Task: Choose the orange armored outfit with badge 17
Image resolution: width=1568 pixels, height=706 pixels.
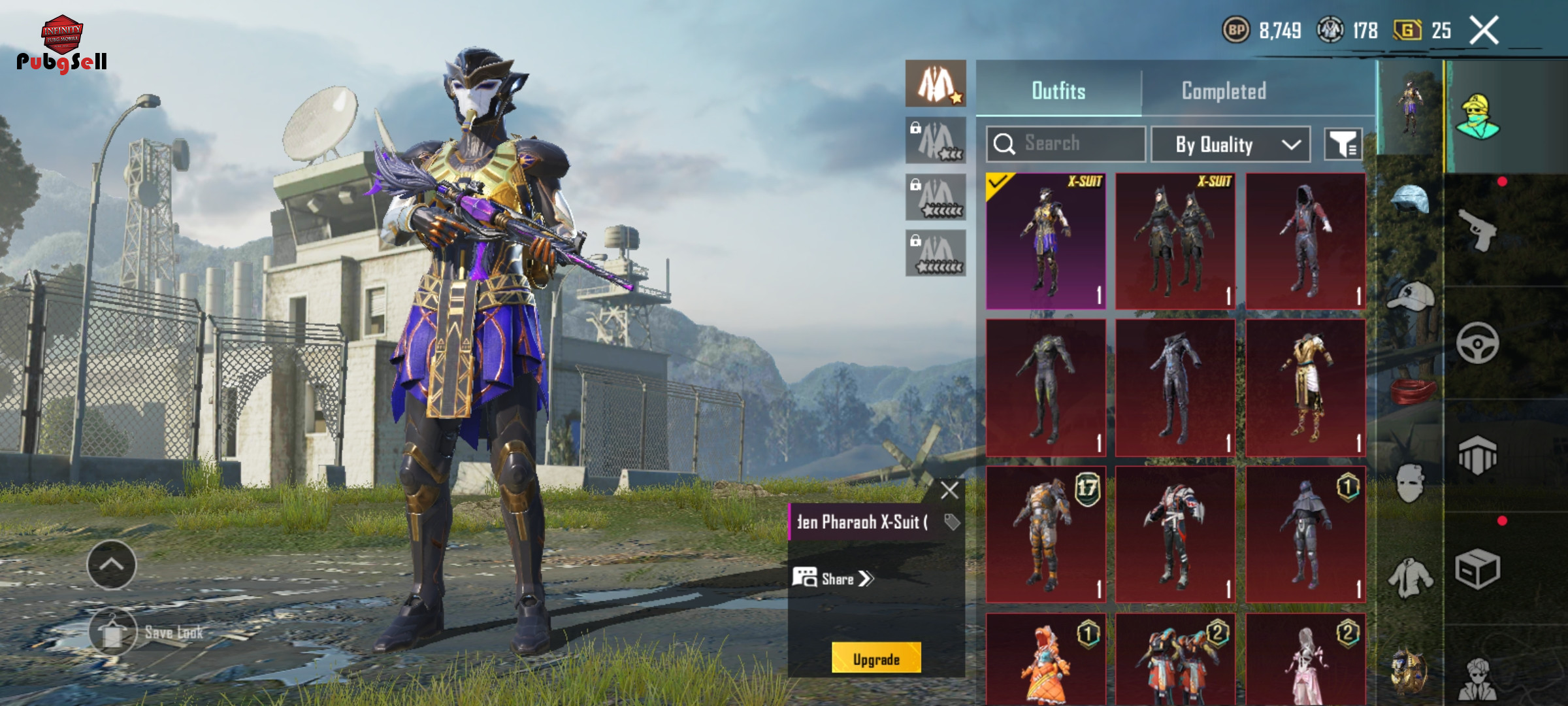Action: tap(1045, 534)
